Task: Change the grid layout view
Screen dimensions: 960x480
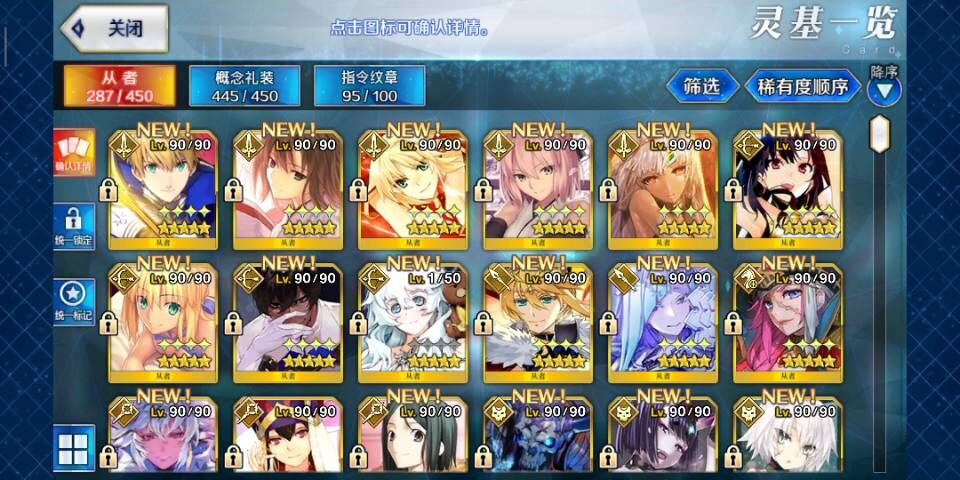Action: 74,446
